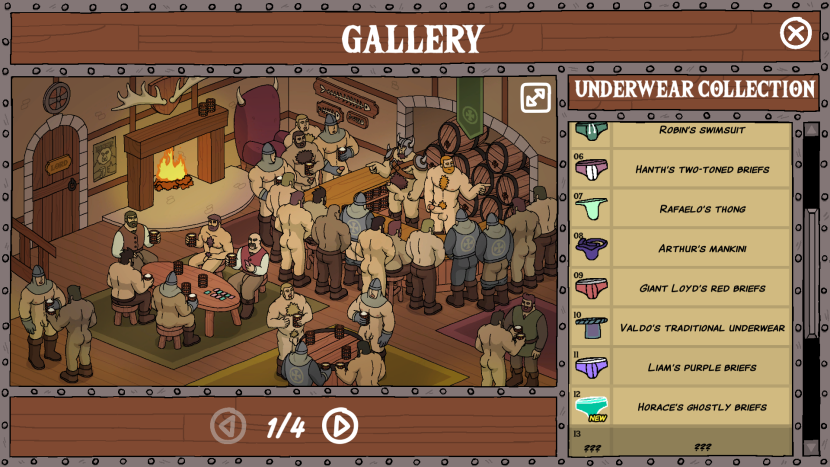Screen dimensions: 830x467
Task: Go to the next gallery image
Action: pos(340,426)
